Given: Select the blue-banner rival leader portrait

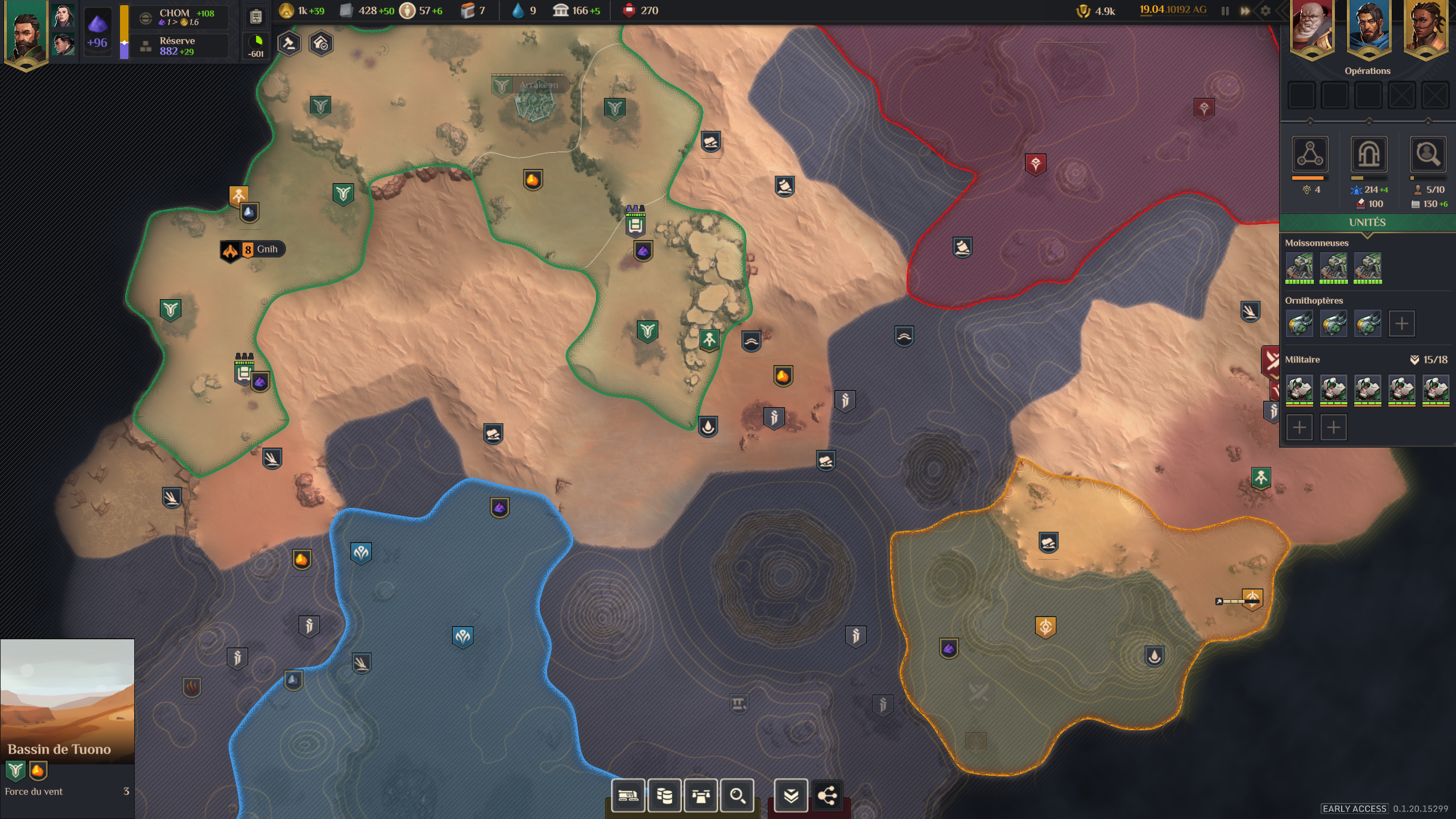Looking at the screenshot, I should tap(1368, 28).
